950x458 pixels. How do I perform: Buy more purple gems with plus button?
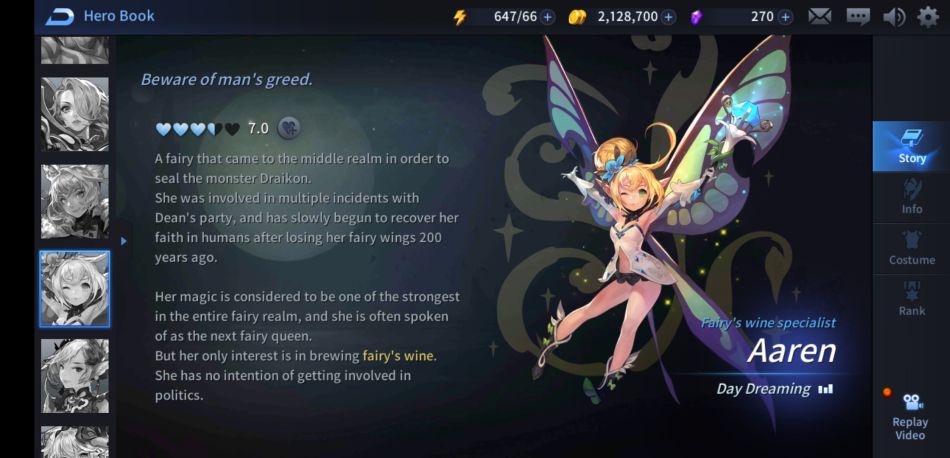[785, 17]
